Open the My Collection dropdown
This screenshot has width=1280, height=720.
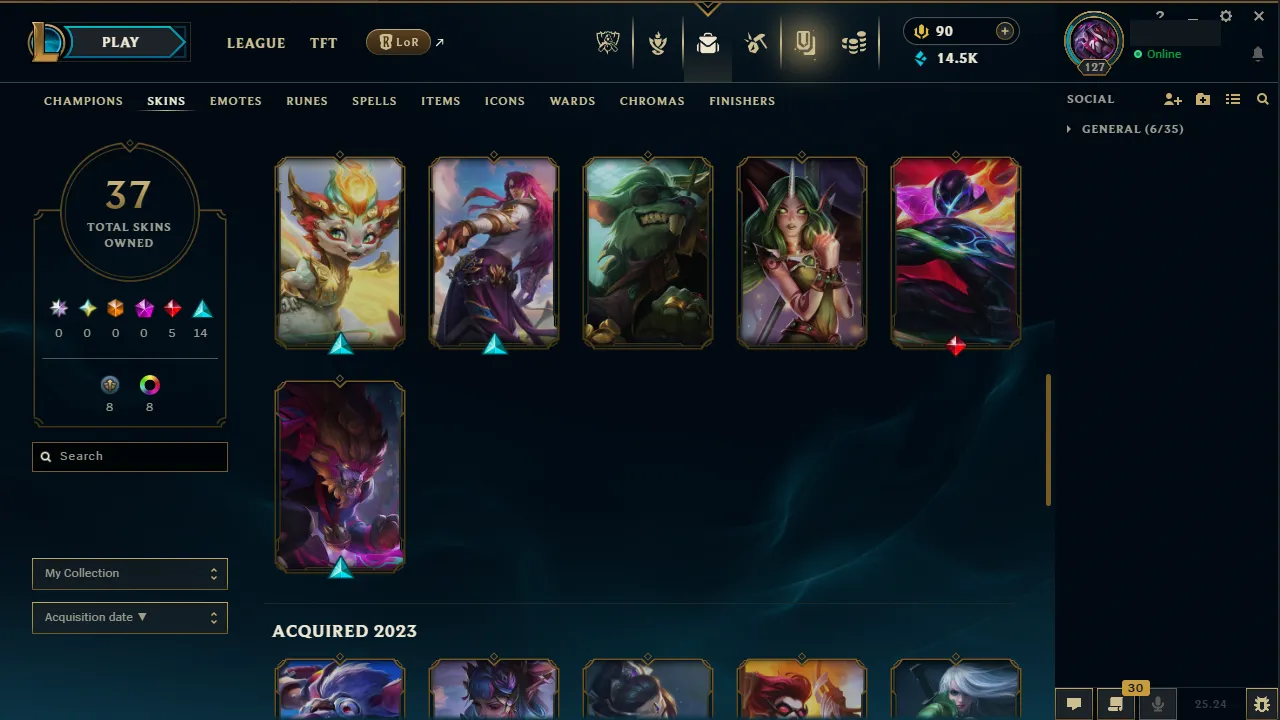(129, 573)
